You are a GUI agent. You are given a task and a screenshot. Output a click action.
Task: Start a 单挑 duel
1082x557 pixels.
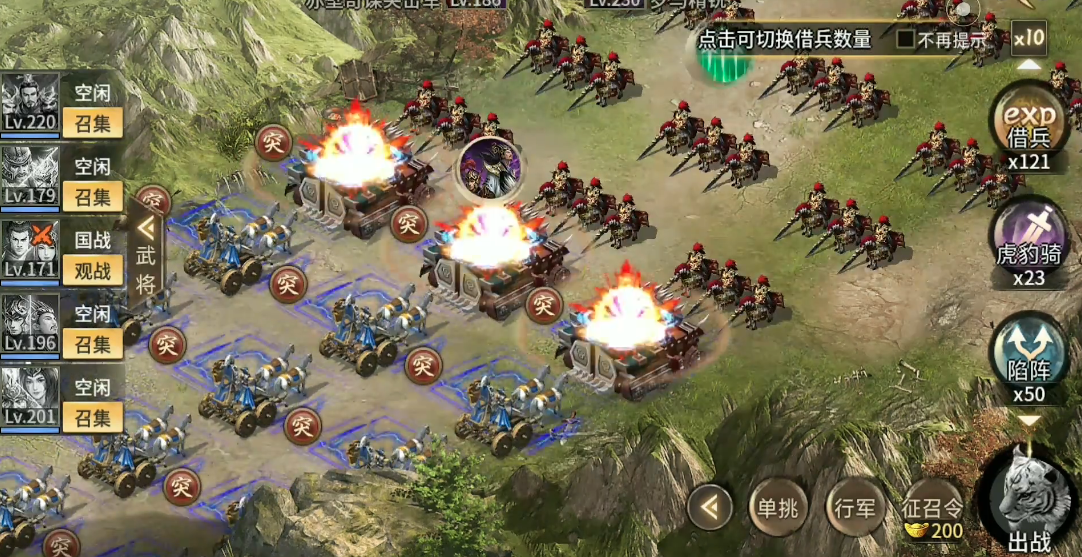click(x=775, y=509)
